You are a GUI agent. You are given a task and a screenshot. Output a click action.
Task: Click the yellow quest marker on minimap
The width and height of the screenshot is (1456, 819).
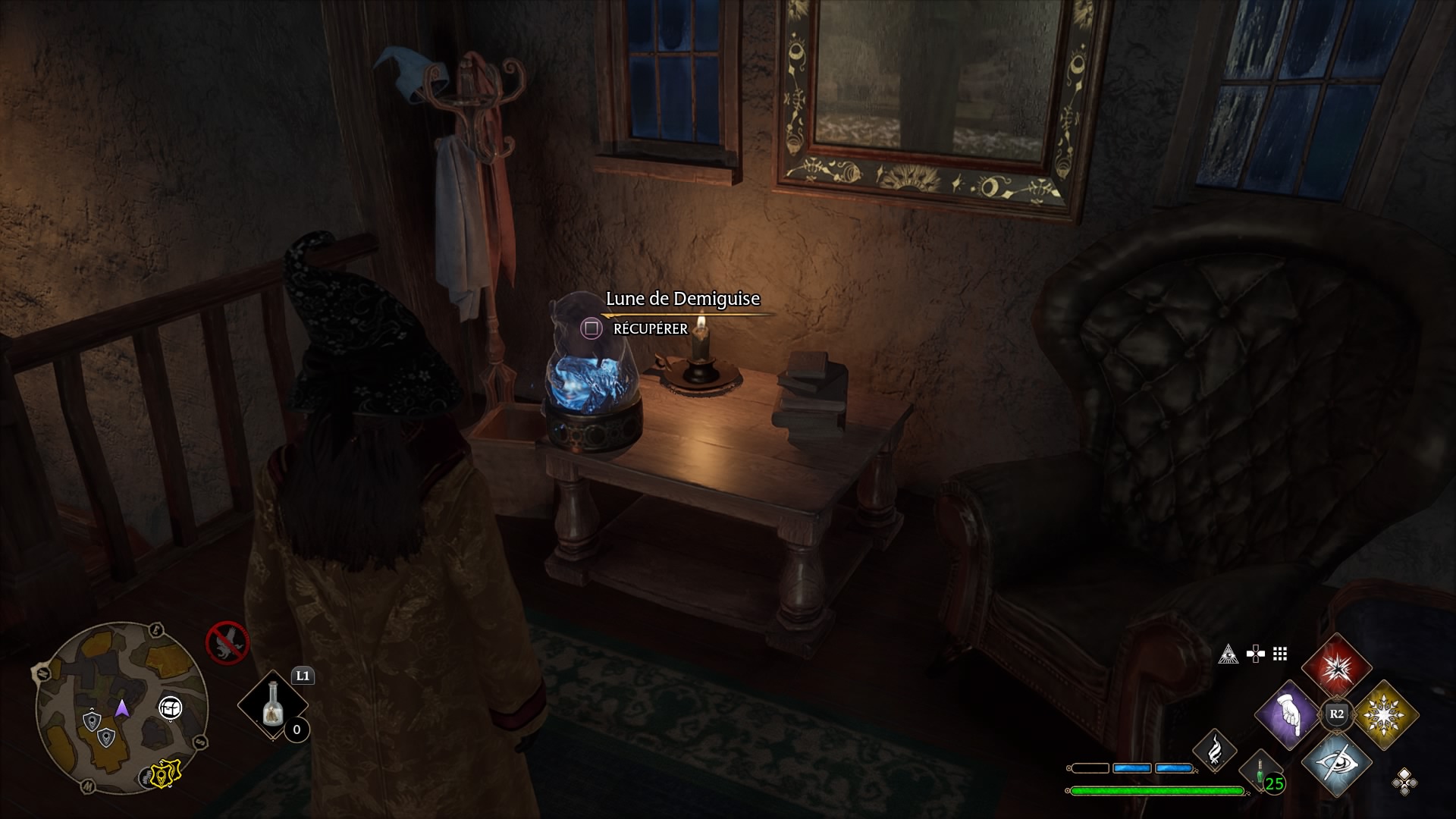click(163, 773)
